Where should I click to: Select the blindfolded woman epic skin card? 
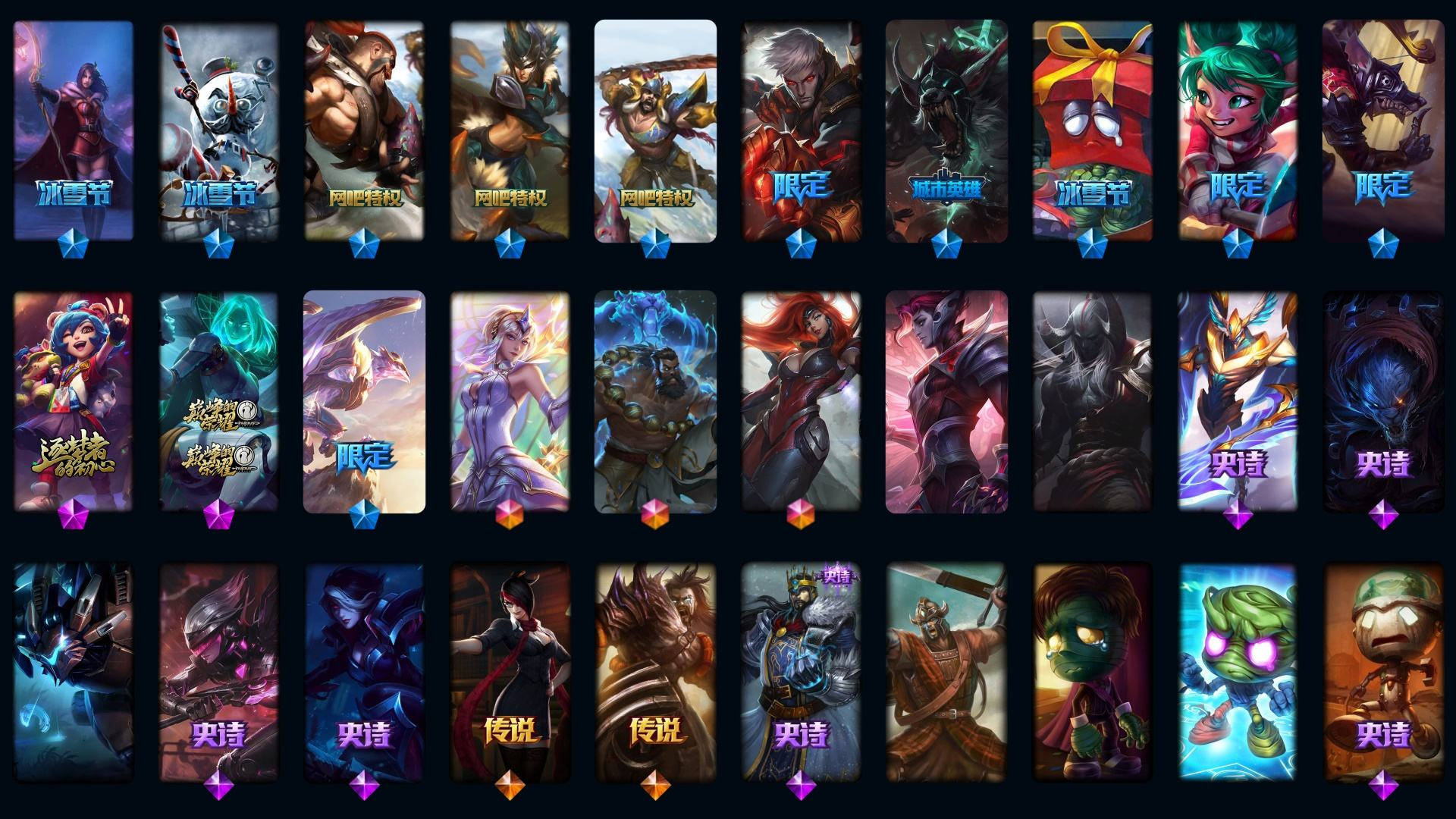click(364, 673)
